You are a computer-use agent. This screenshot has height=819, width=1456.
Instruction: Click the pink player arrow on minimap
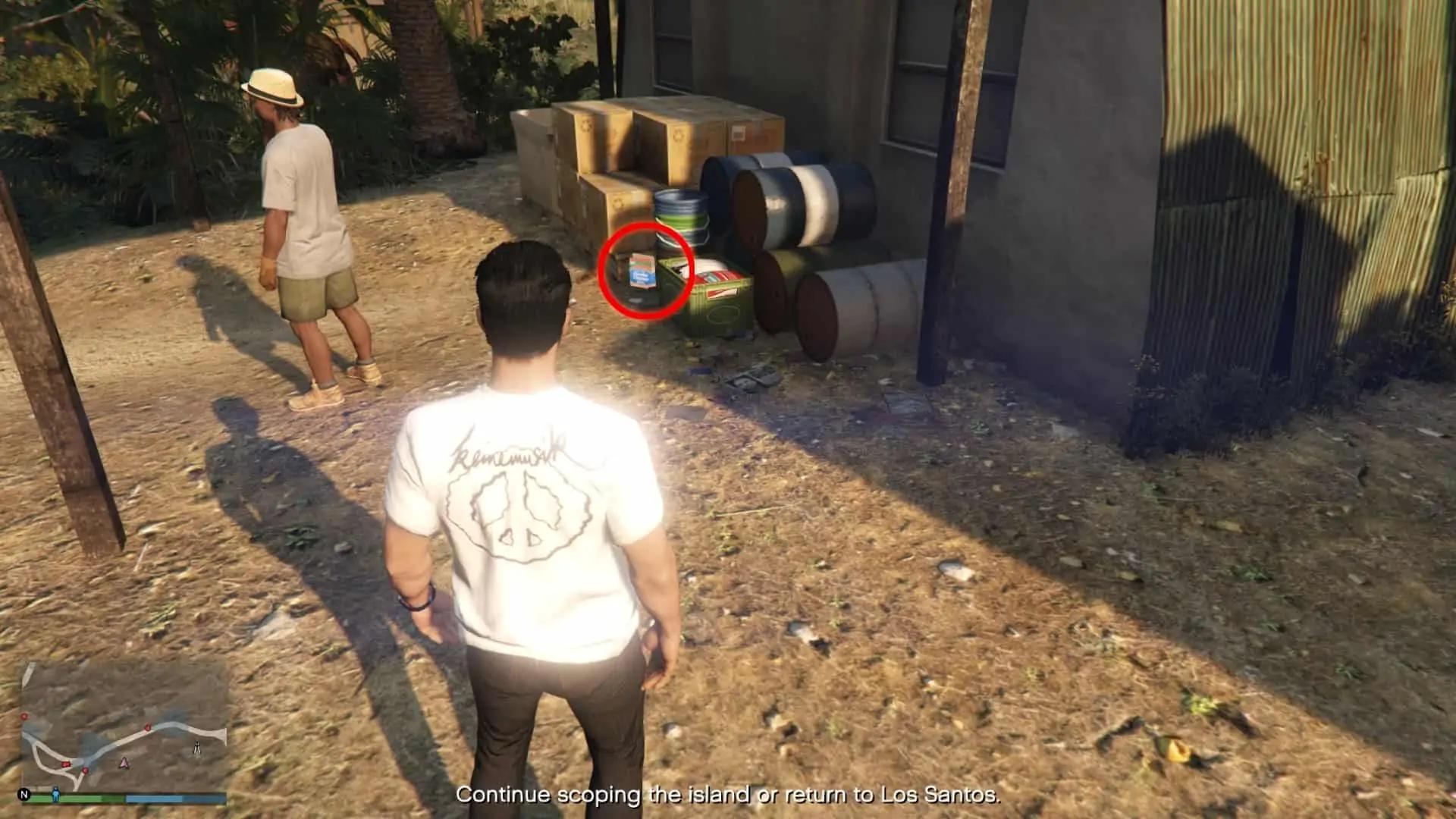point(124,762)
